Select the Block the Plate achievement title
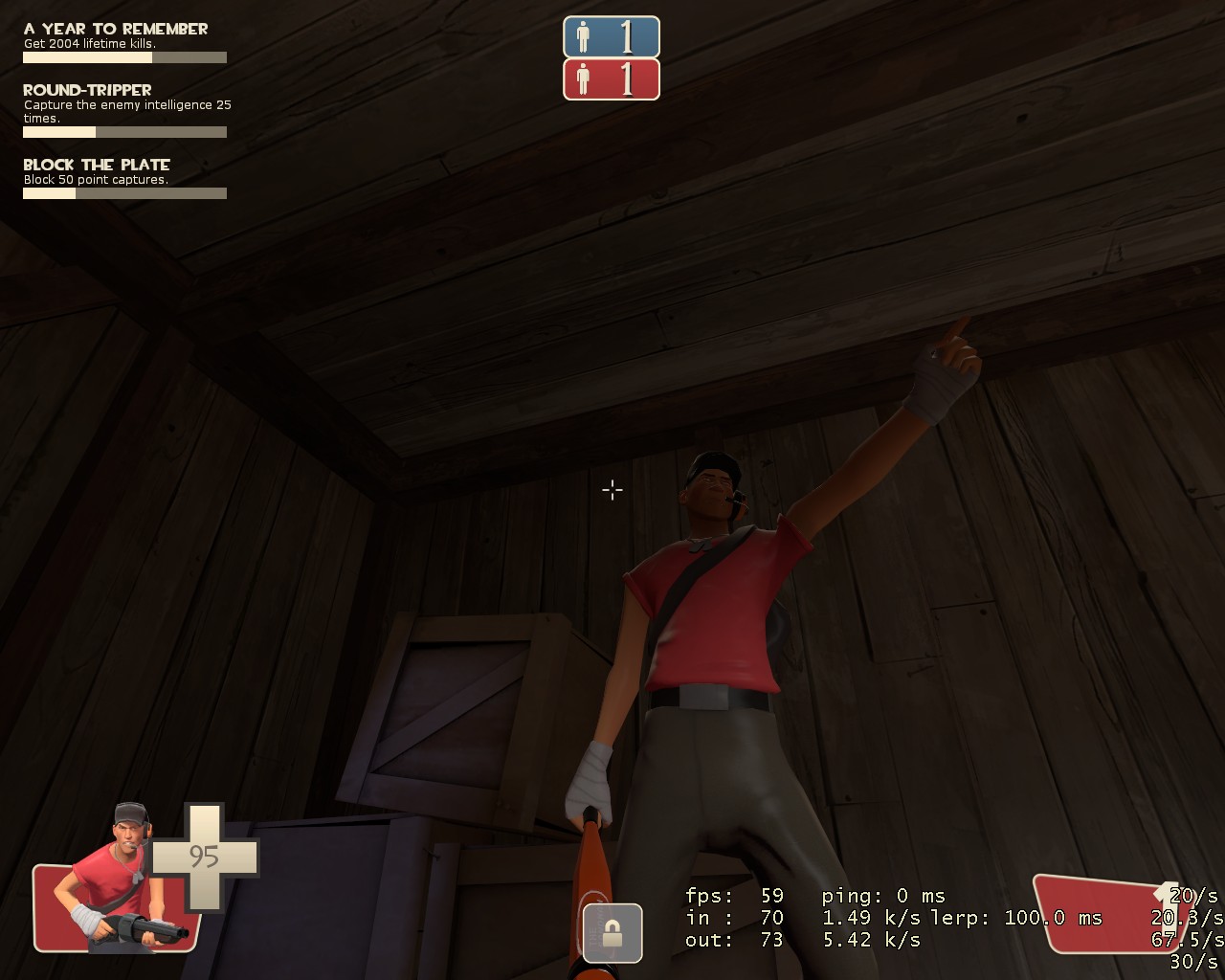 (97, 165)
